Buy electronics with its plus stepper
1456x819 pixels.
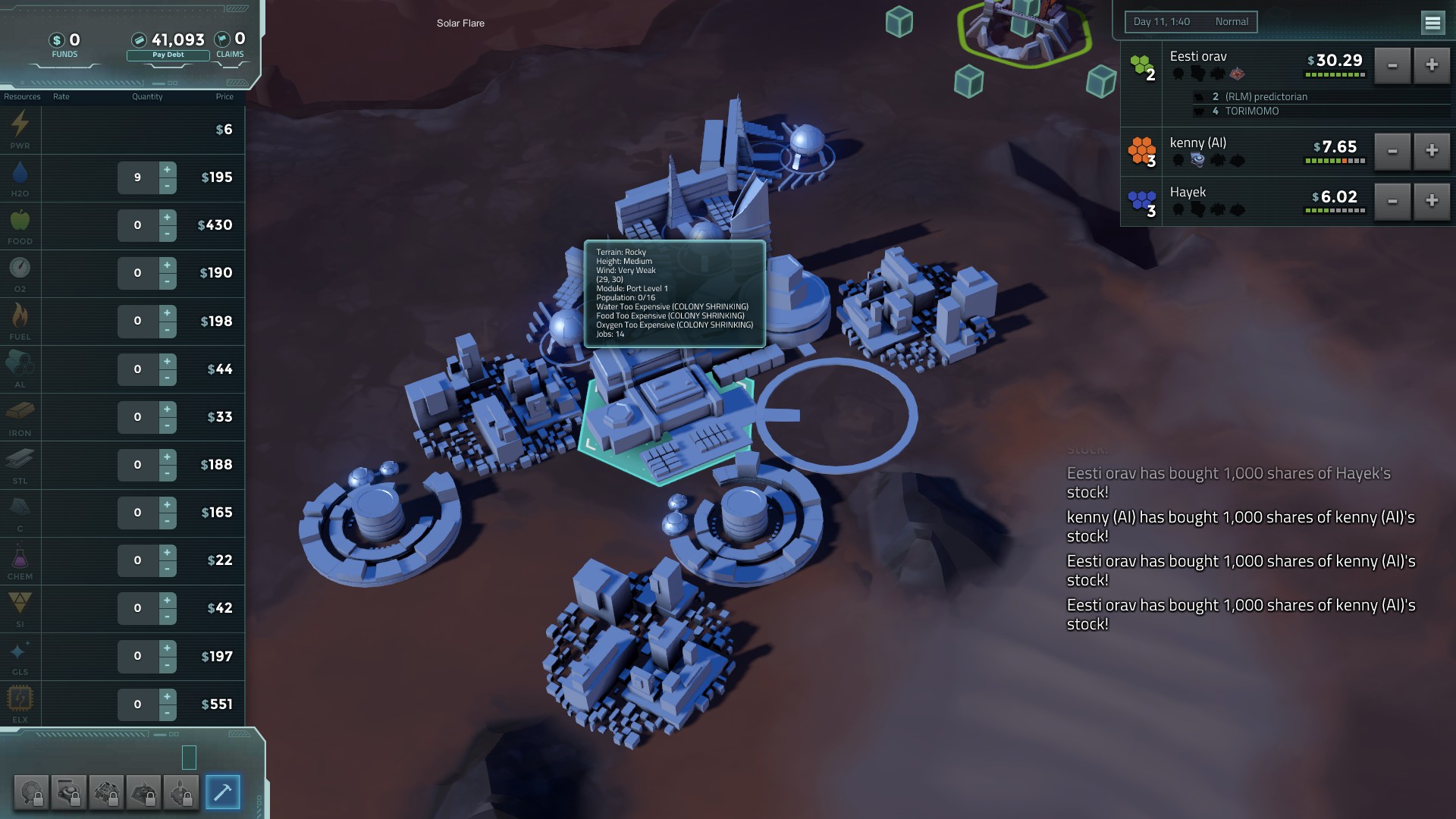[x=167, y=696]
